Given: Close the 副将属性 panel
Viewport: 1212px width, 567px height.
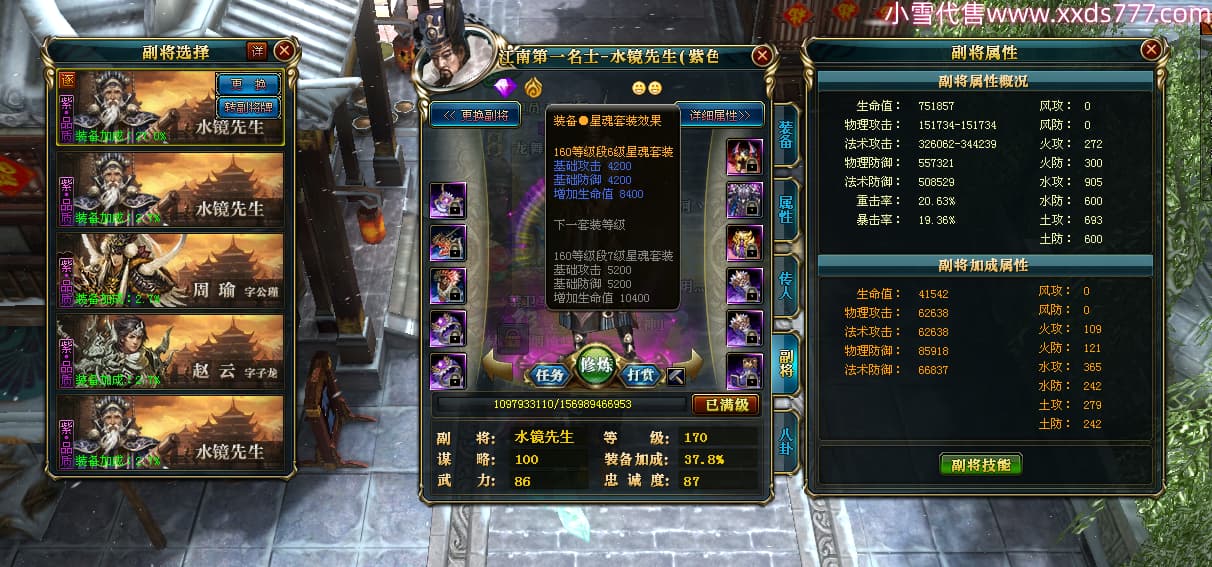Looking at the screenshot, I should [x=1151, y=50].
